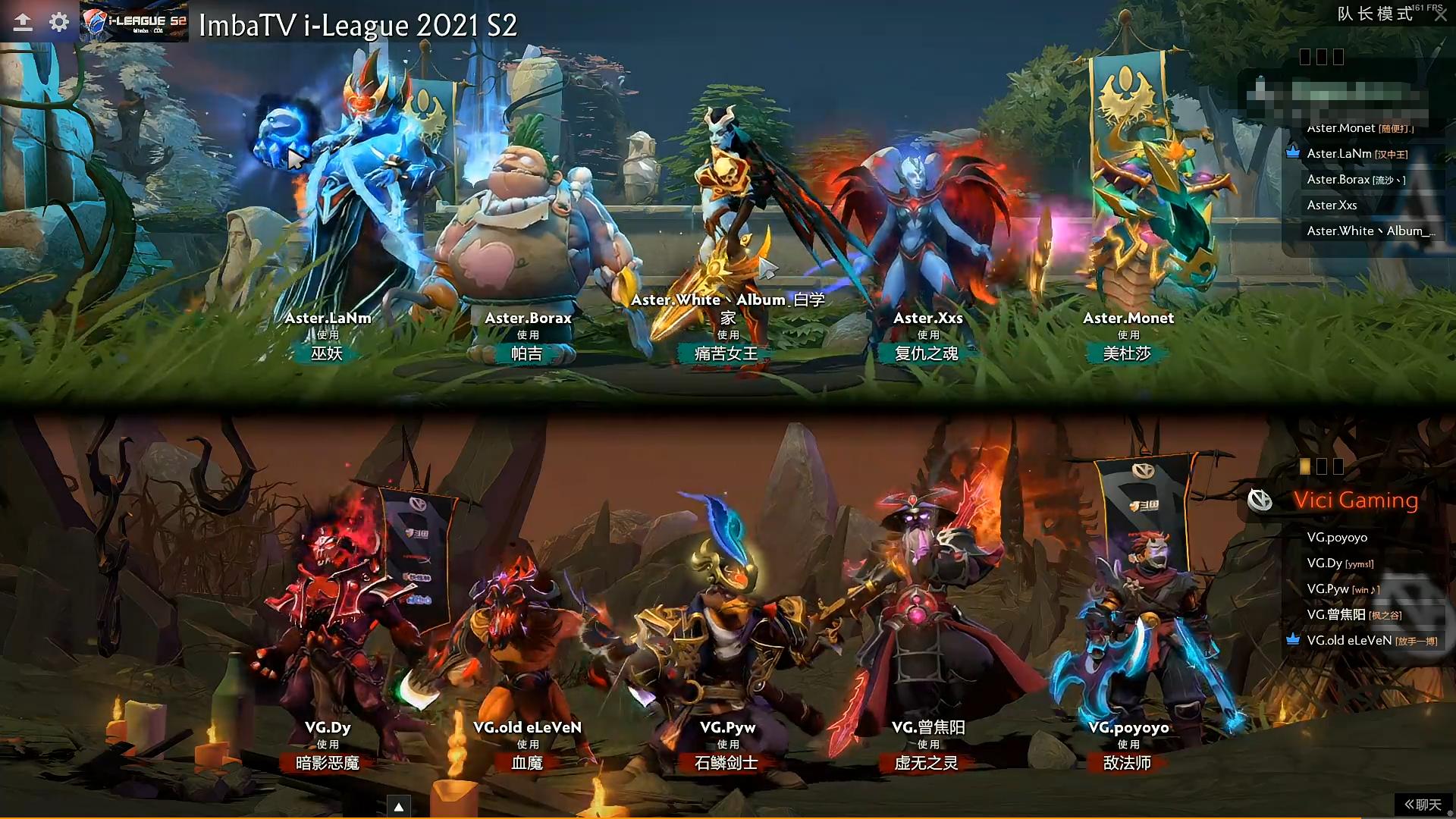Select VG.曾焦阳 in the team list
This screenshot has height=819, width=1456.
[1354, 615]
